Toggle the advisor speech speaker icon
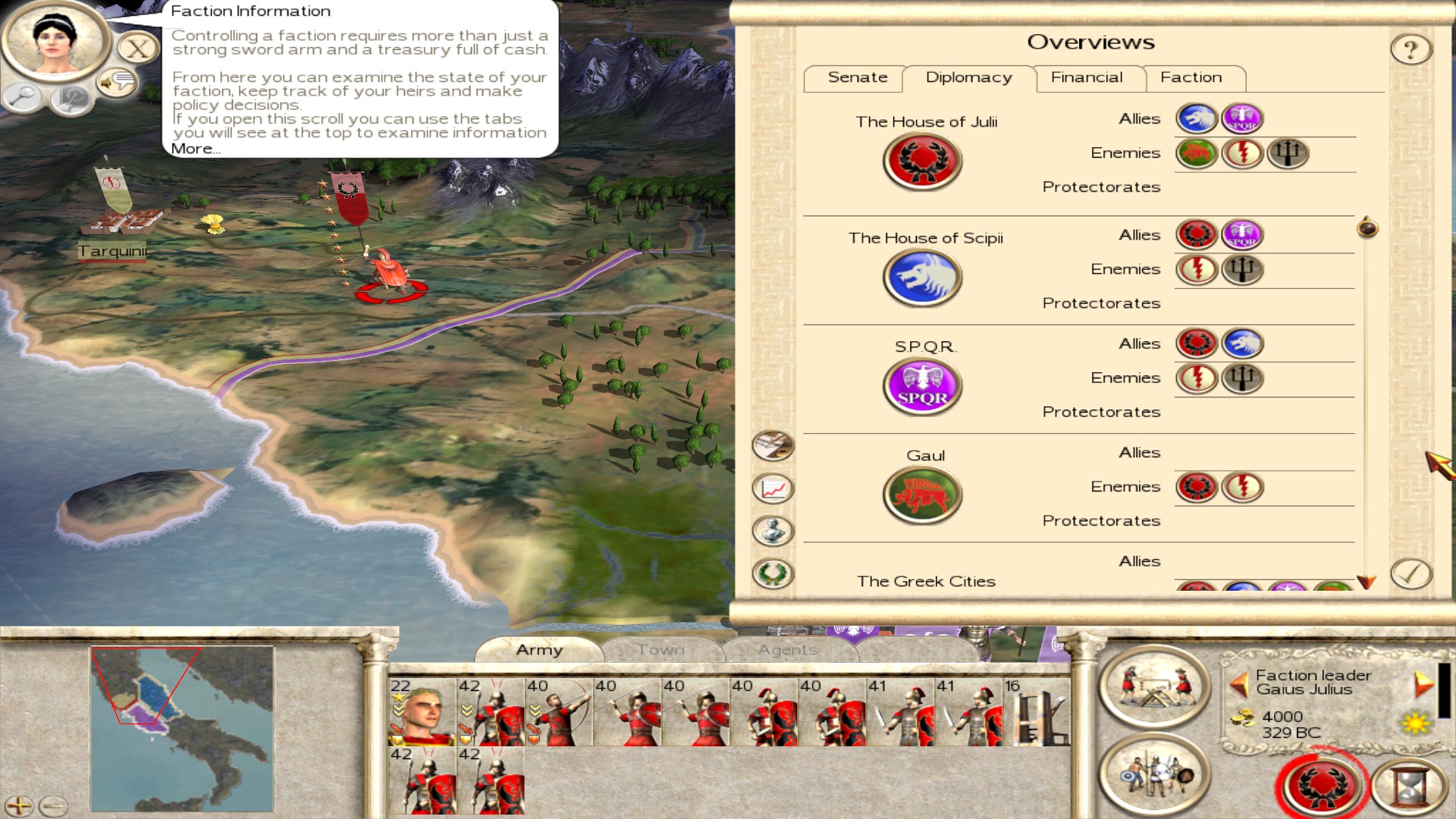The image size is (1456, 819). point(118,82)
